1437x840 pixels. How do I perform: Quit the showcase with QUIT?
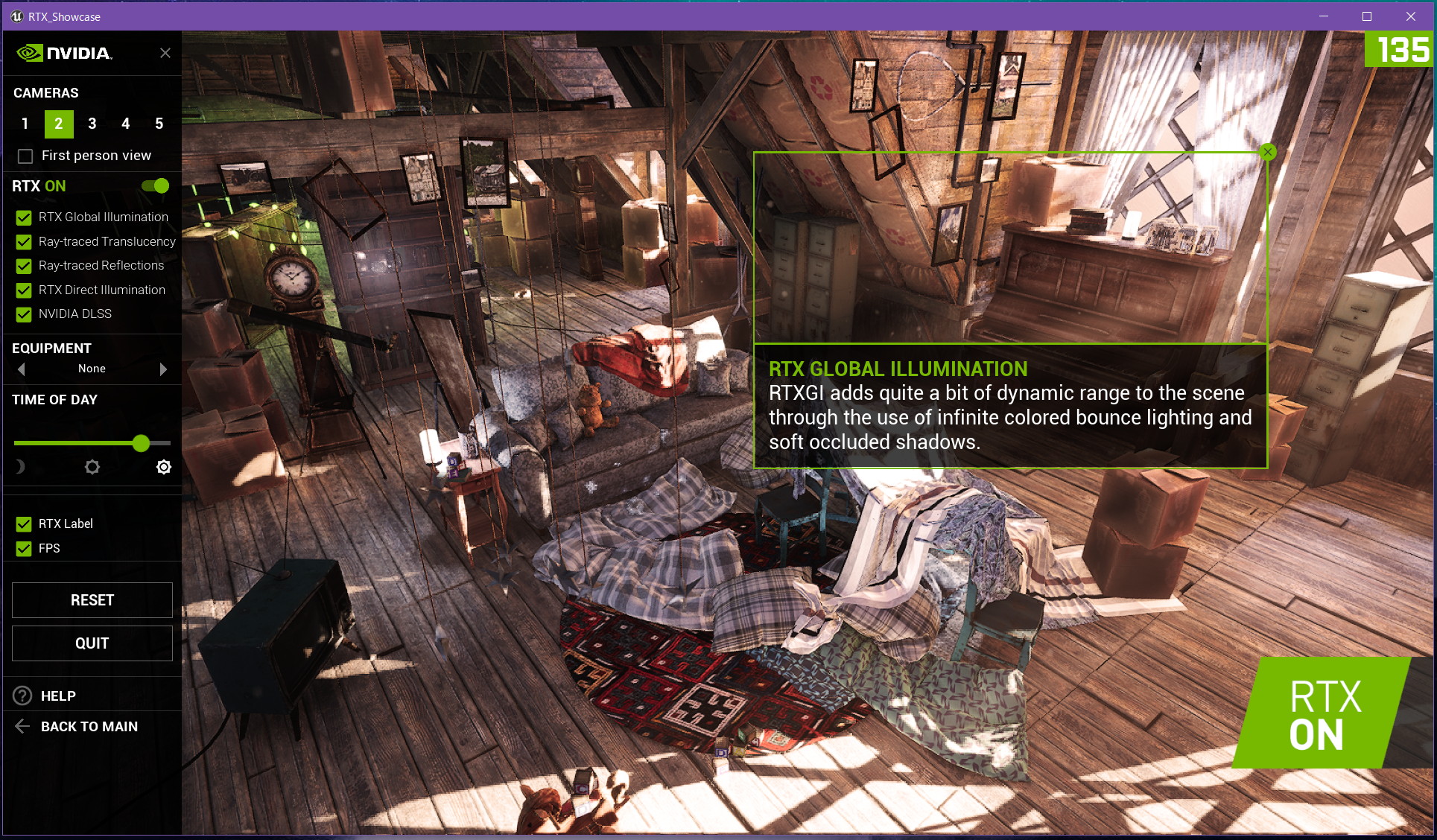pos(92,643)
